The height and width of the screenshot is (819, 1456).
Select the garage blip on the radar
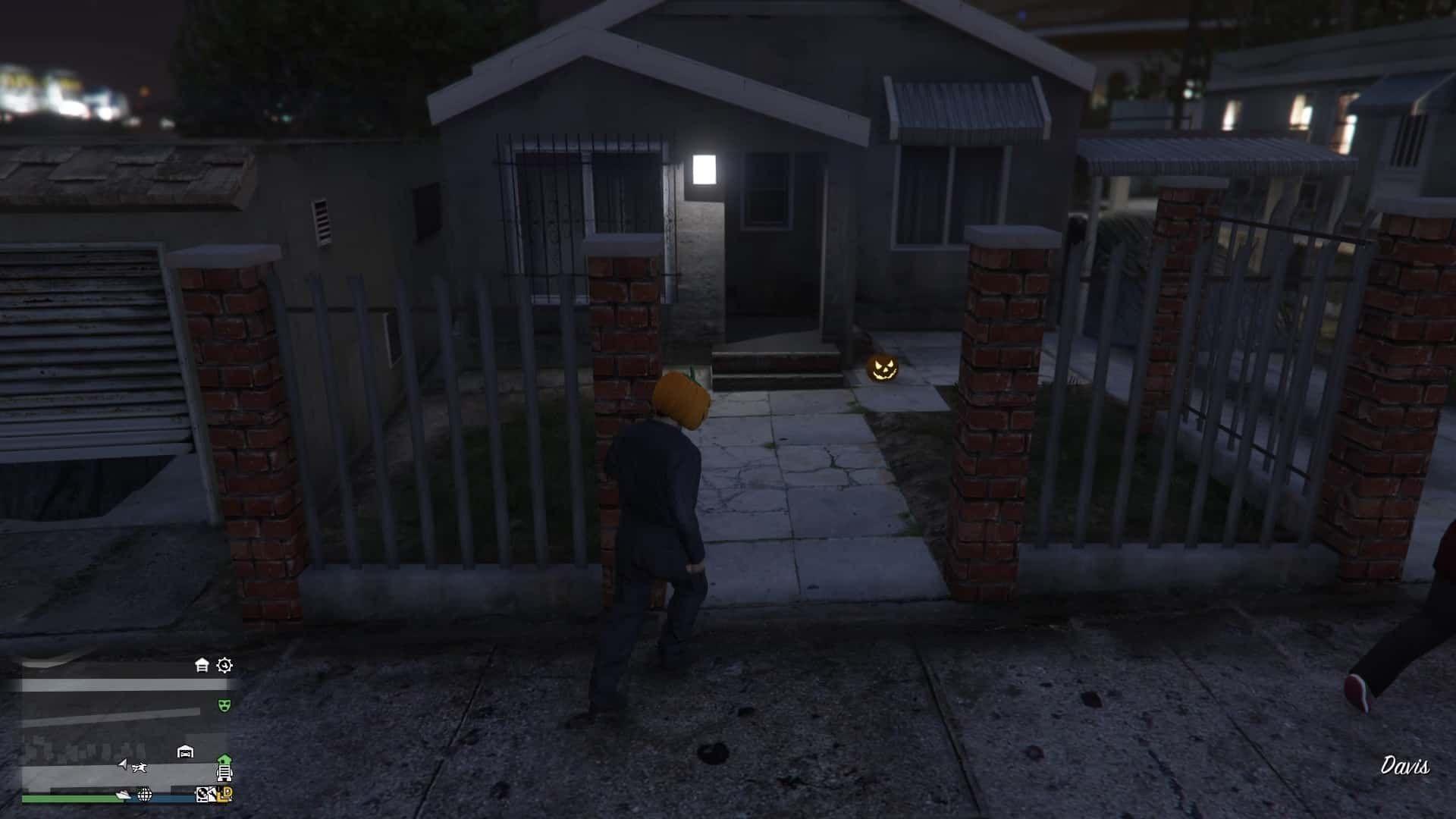click(184, 750)
